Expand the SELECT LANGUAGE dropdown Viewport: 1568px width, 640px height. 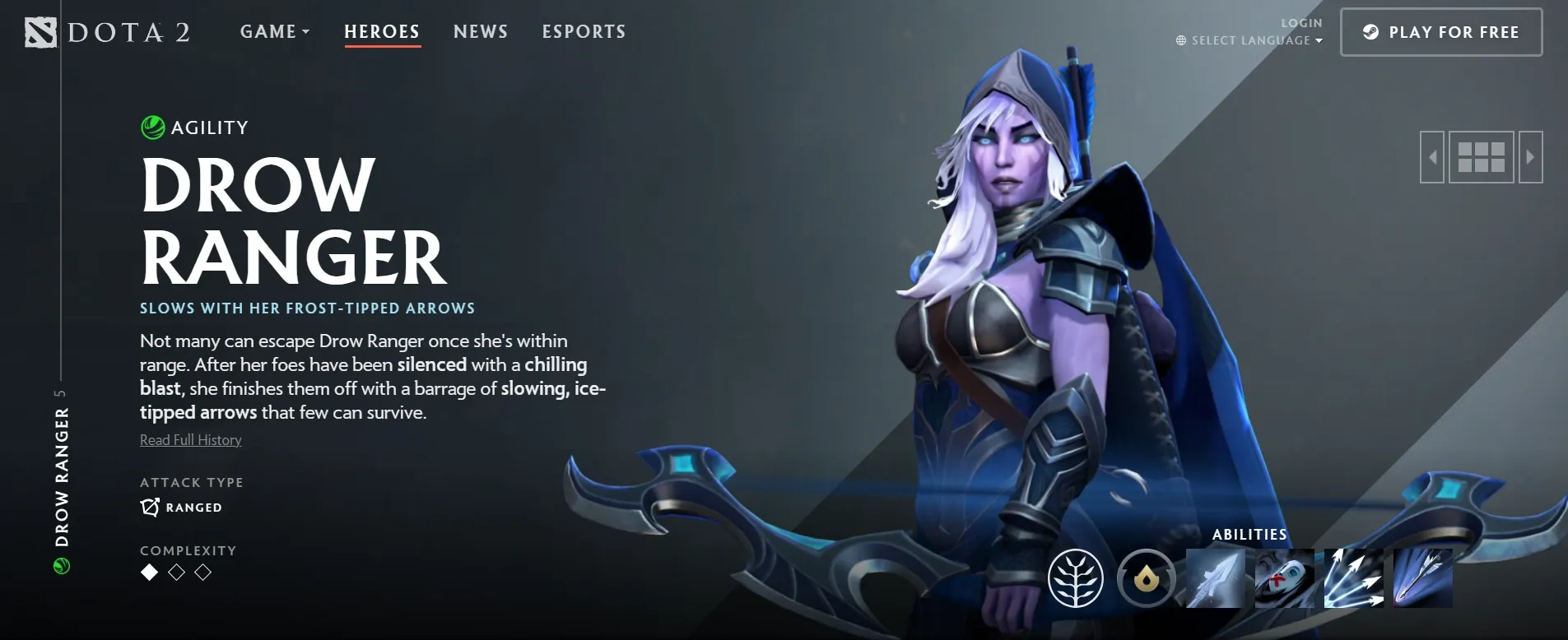coord(1249,39)
